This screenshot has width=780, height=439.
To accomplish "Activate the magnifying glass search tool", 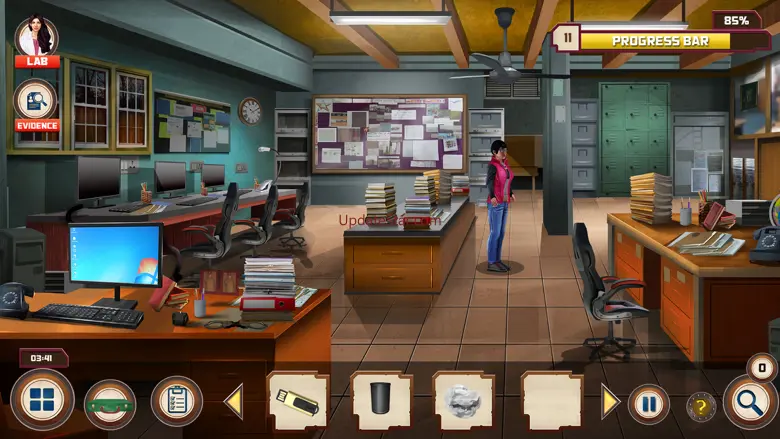I will 748,402.
